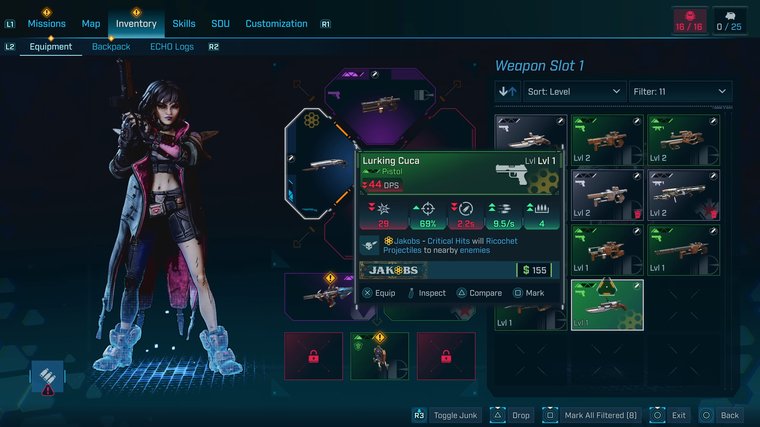This screenshot has width=760, height=427.
Task: Switch to the SDU tab
Action: tap(220, 23)
